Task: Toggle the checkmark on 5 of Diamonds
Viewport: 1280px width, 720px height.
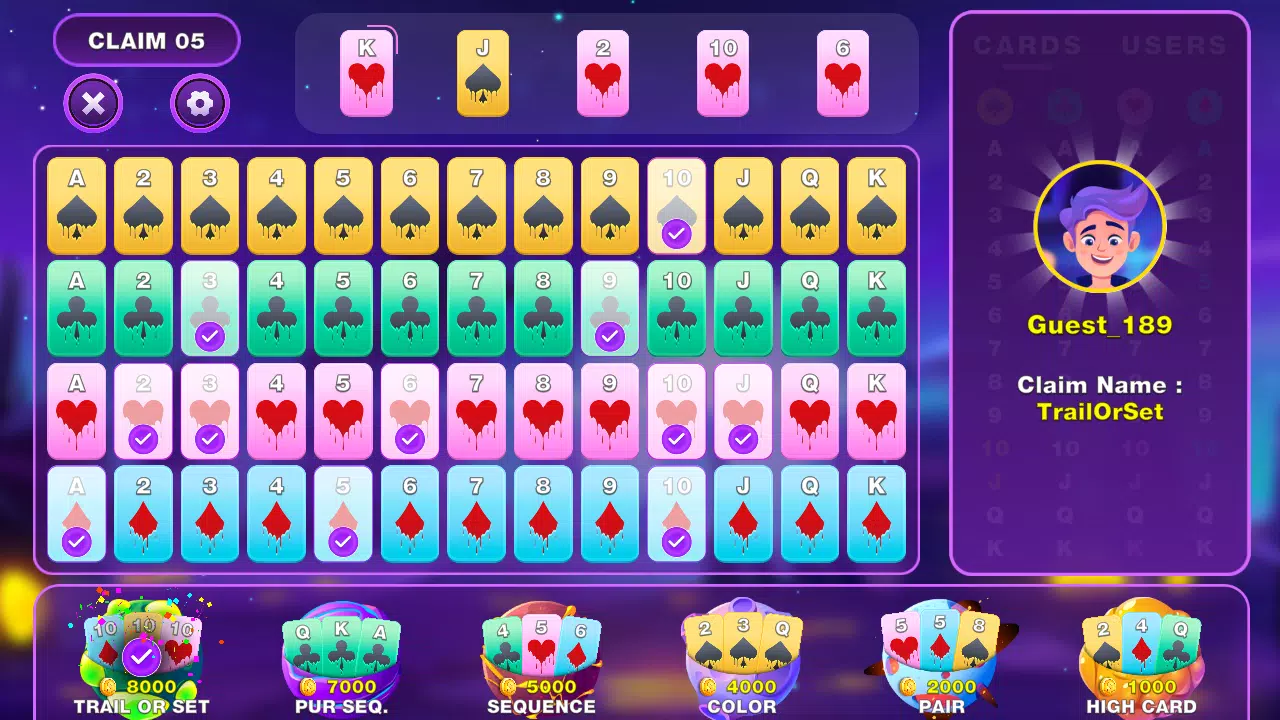Action: point(343,512)
